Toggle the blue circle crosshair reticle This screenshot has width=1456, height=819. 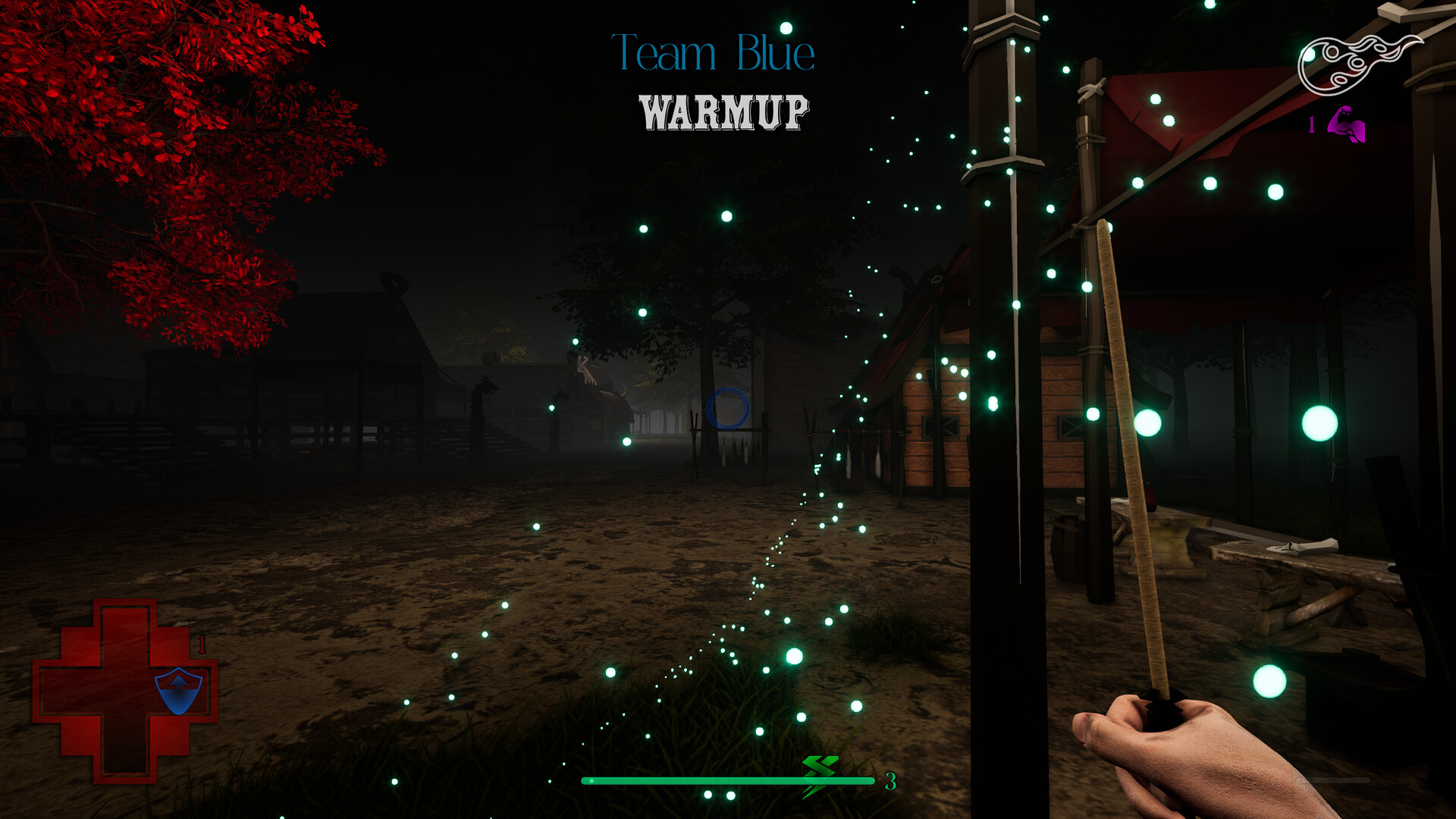(x=727, y=409)
